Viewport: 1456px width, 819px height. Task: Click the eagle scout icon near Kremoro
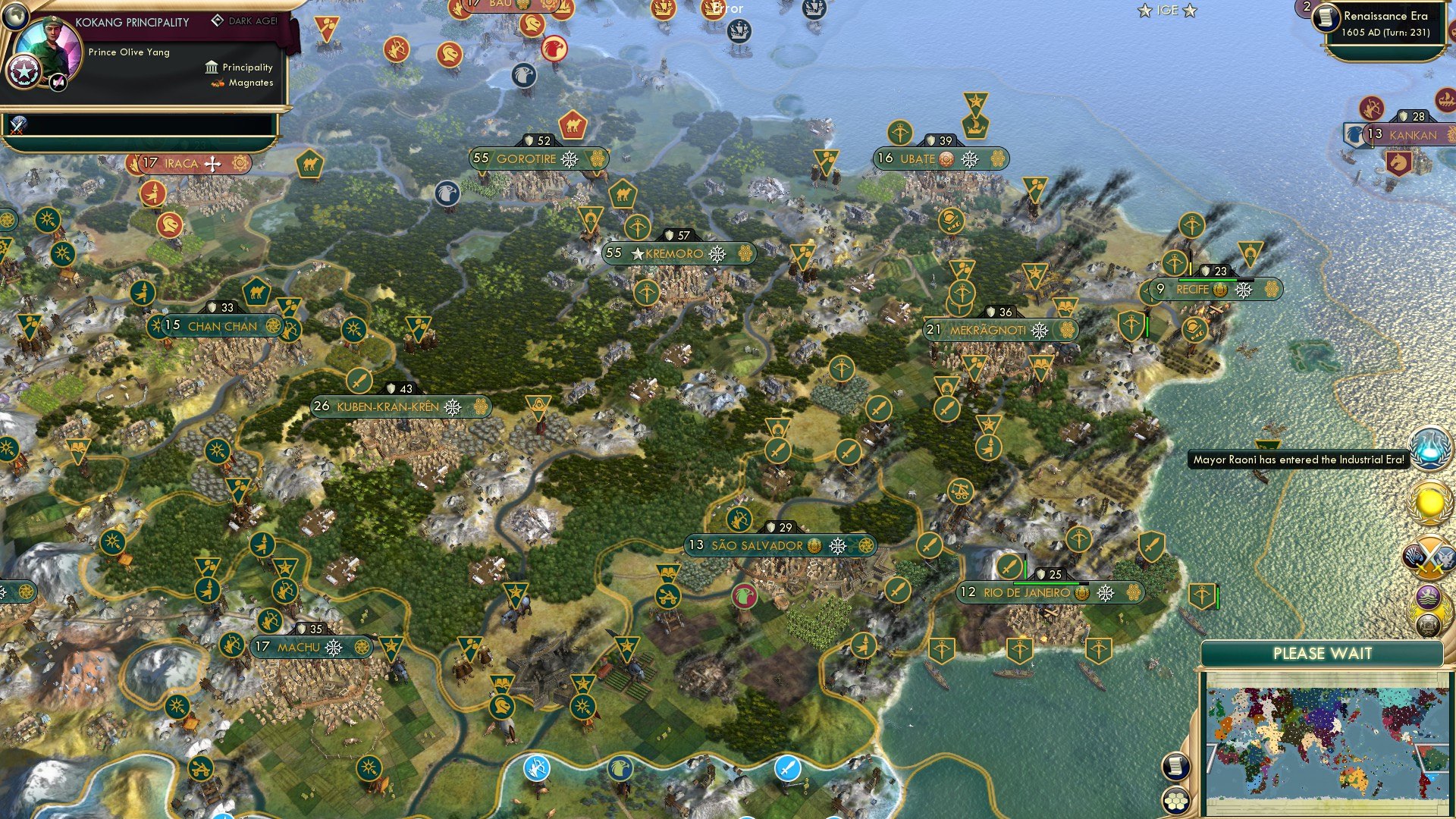click(446, 193)
